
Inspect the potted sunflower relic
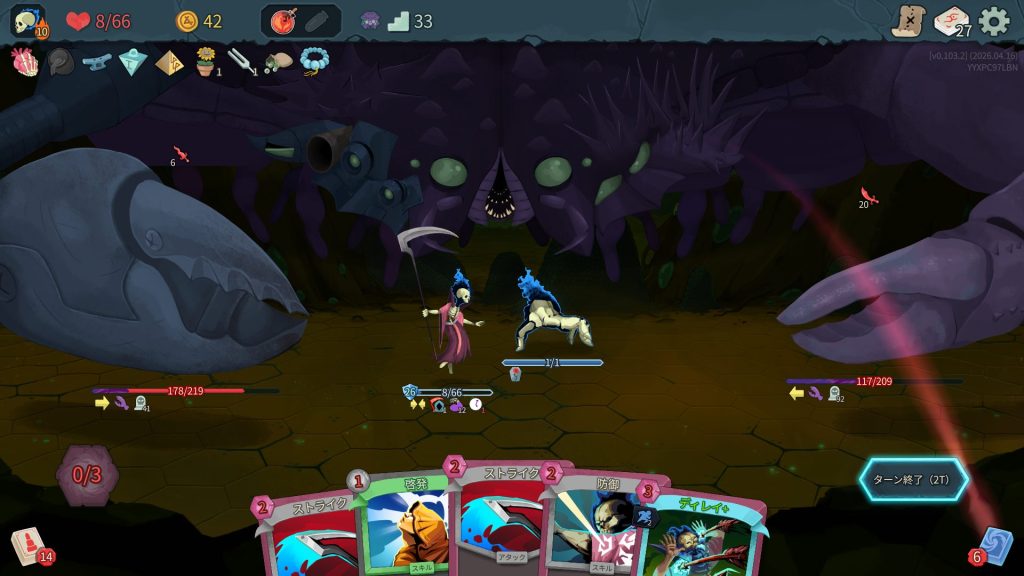click(206, 62)
